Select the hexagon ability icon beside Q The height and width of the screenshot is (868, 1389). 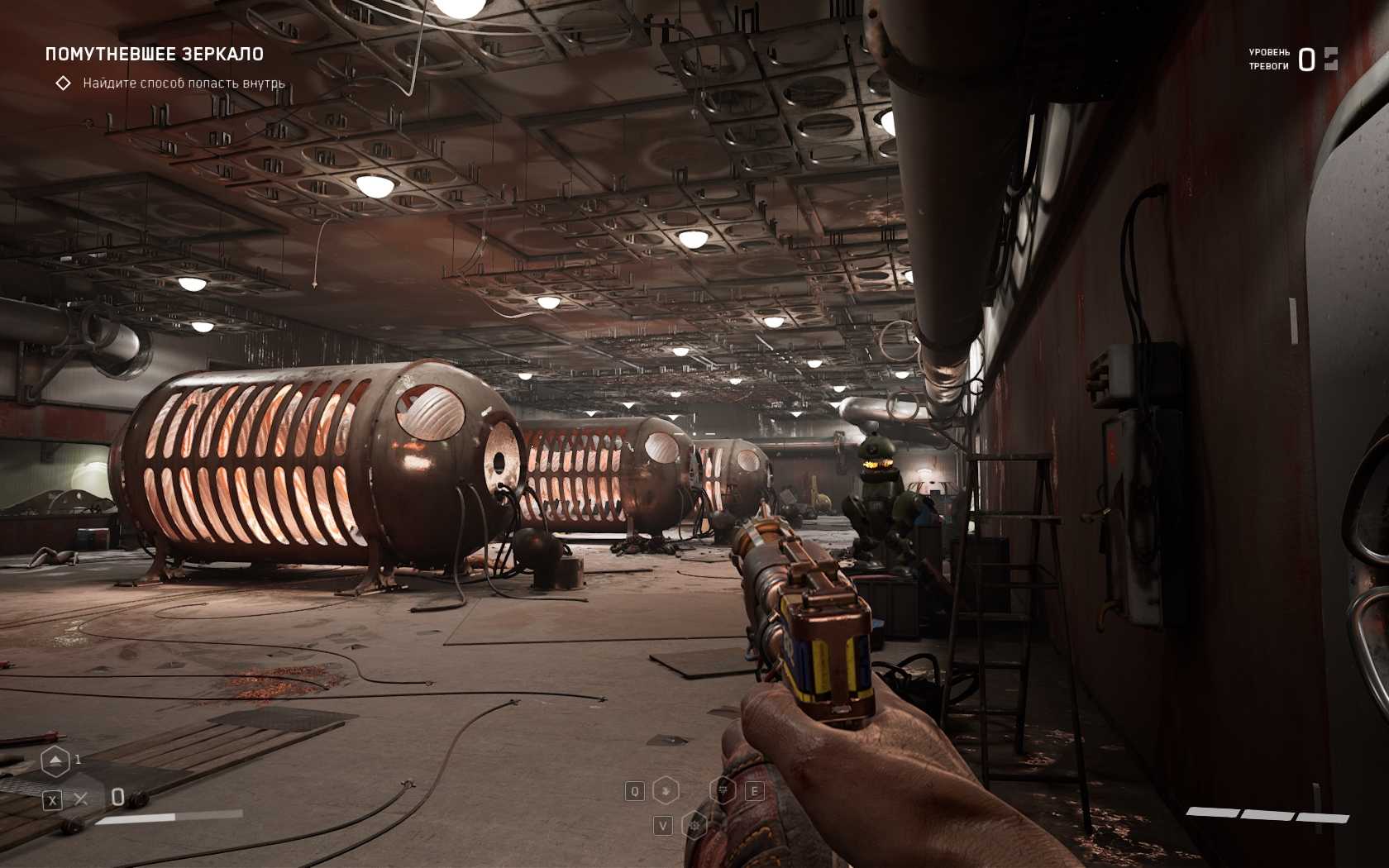coord(666,791)
